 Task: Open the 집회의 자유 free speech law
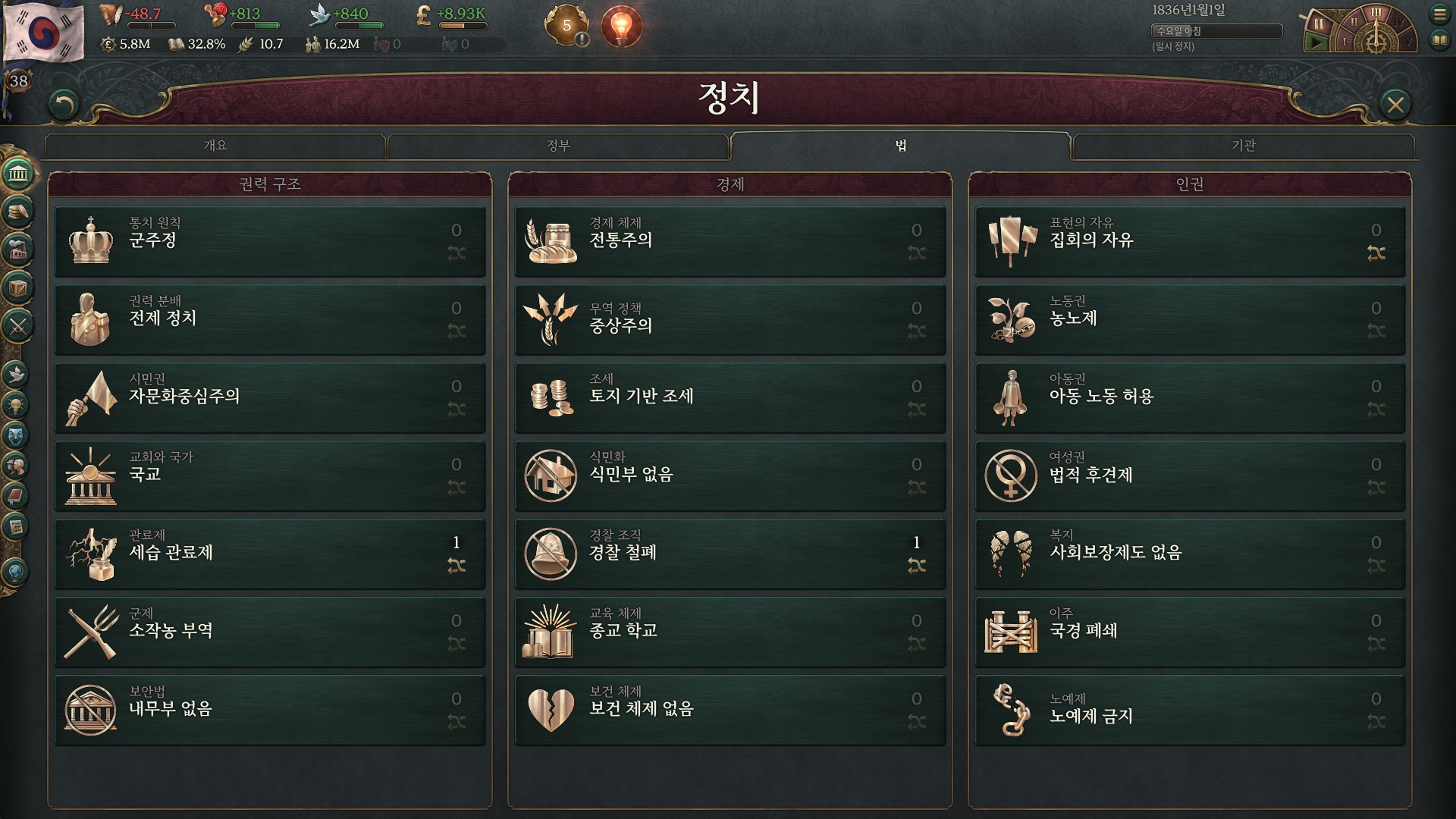(1189, 241)
